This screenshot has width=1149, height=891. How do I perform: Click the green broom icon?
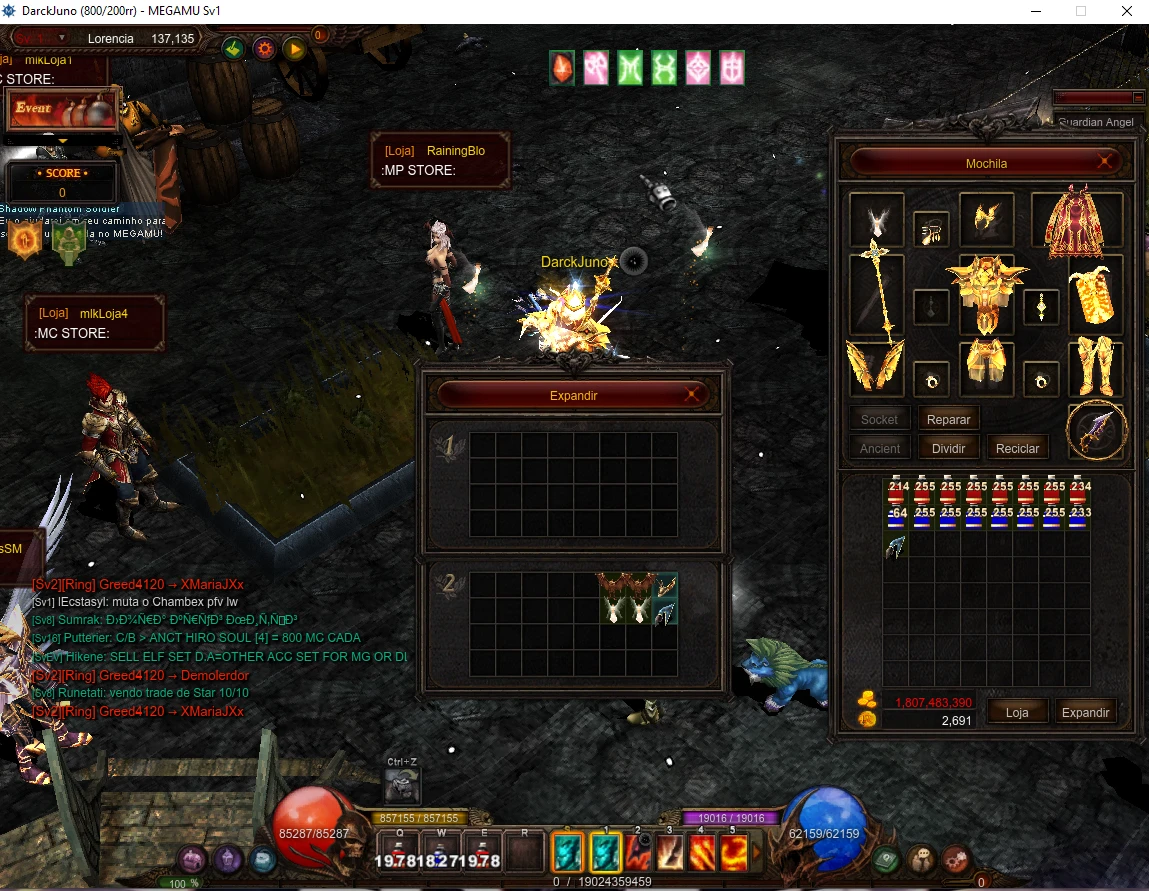[234, 48]
